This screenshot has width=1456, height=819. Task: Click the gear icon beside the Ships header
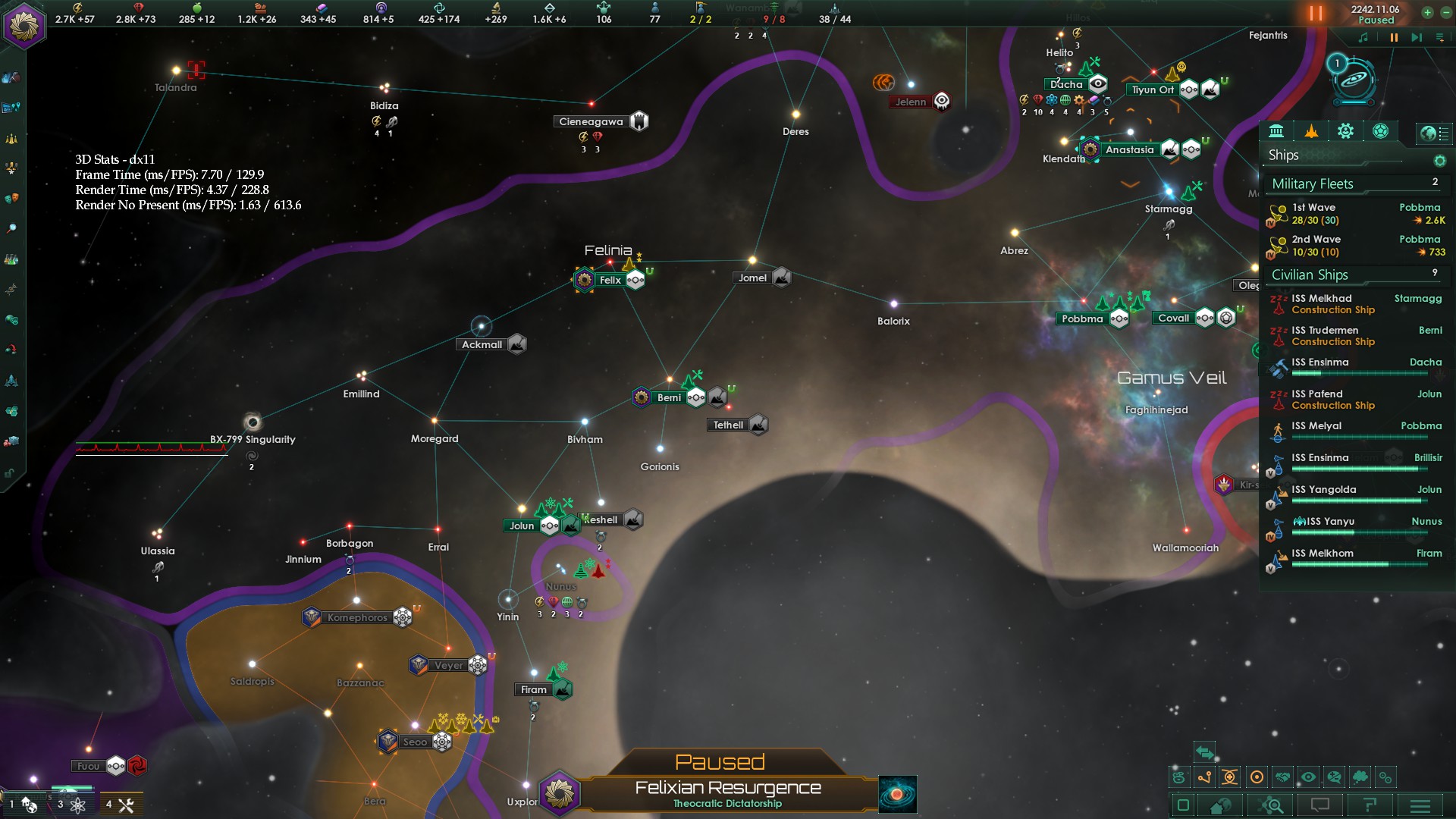tap(1439, 162)
